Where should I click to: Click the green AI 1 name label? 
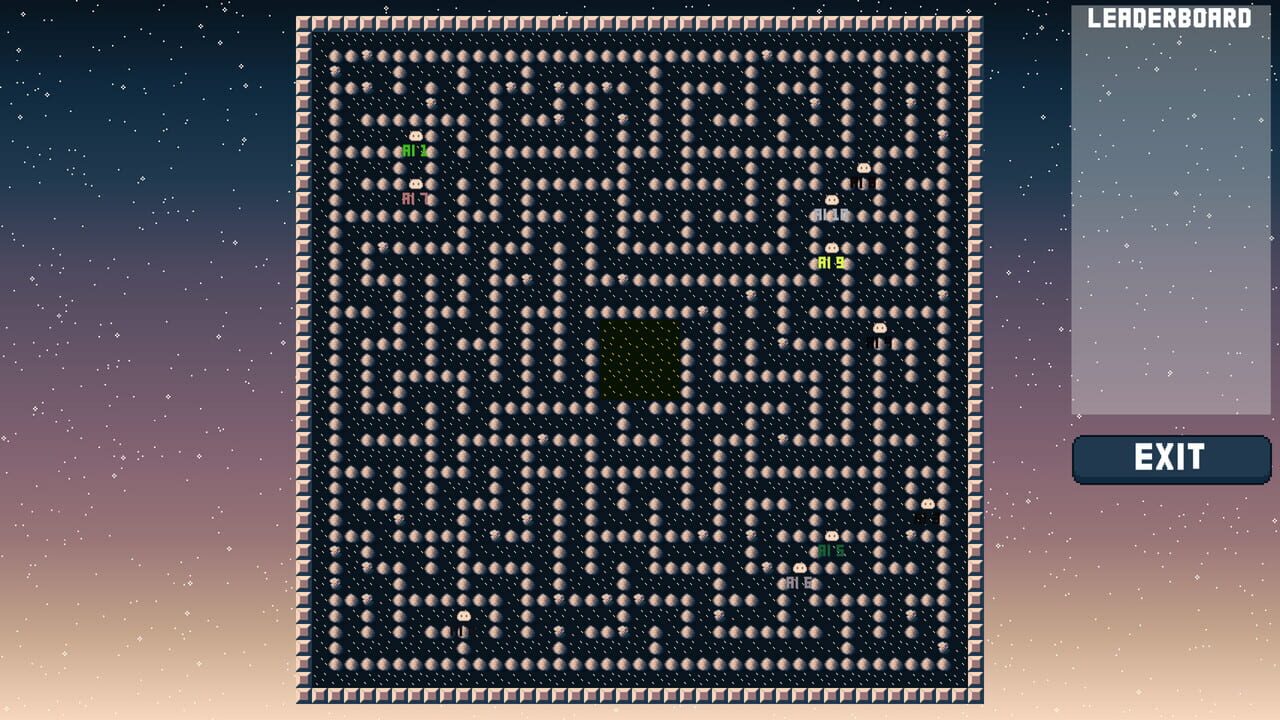click(x=414, y=150)
